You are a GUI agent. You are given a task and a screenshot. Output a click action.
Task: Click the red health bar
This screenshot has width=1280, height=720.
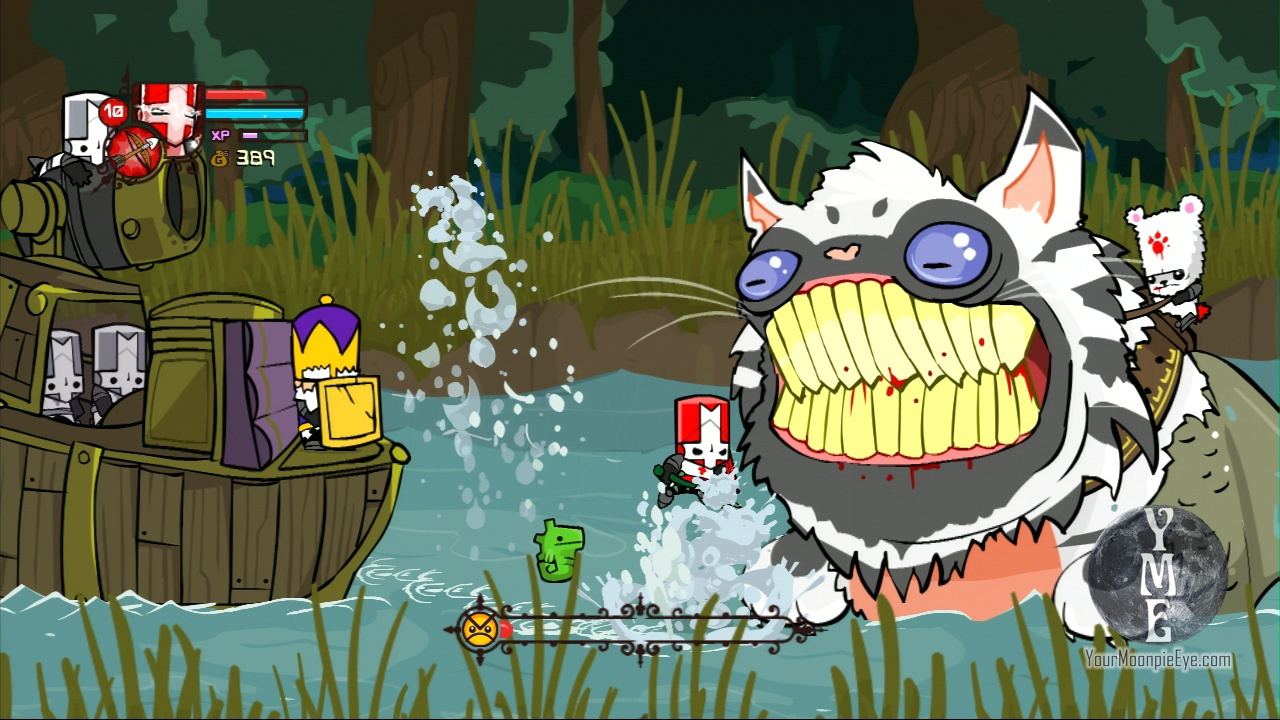click(x=235, y=94)
